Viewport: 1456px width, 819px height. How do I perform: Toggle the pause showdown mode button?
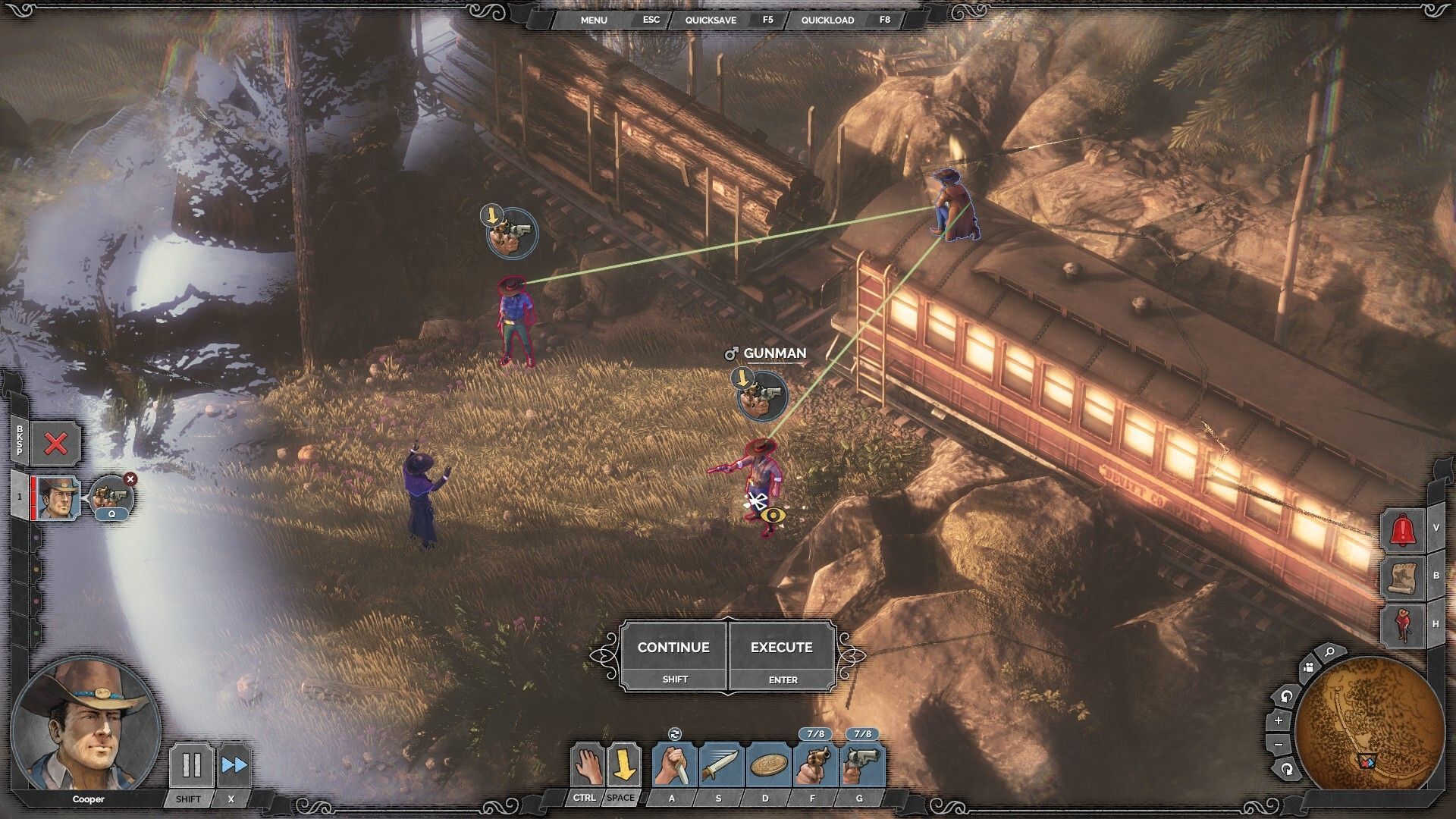coord(190,765)
